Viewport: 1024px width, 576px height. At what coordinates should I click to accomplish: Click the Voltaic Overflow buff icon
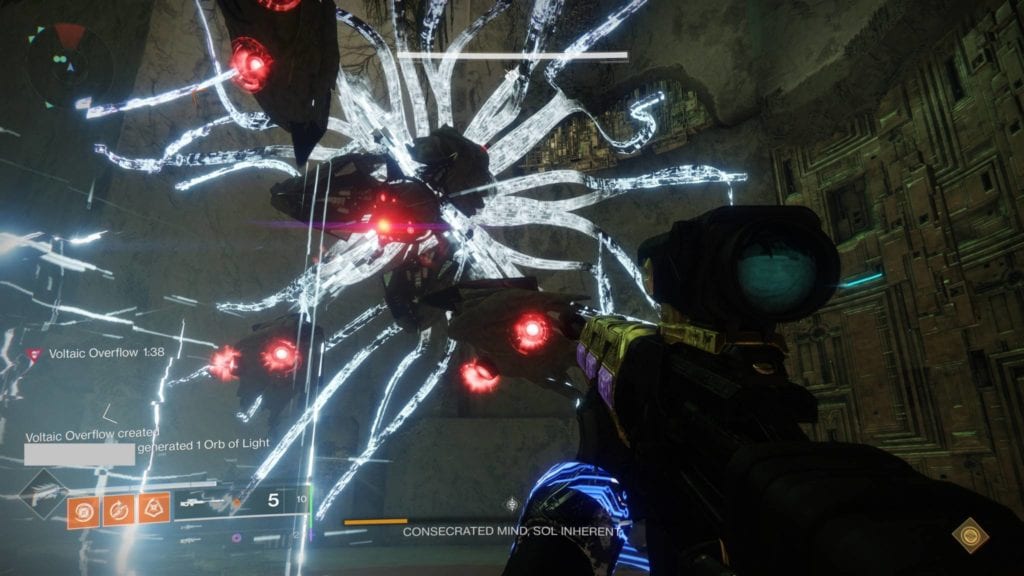click(x=36, y=354)
